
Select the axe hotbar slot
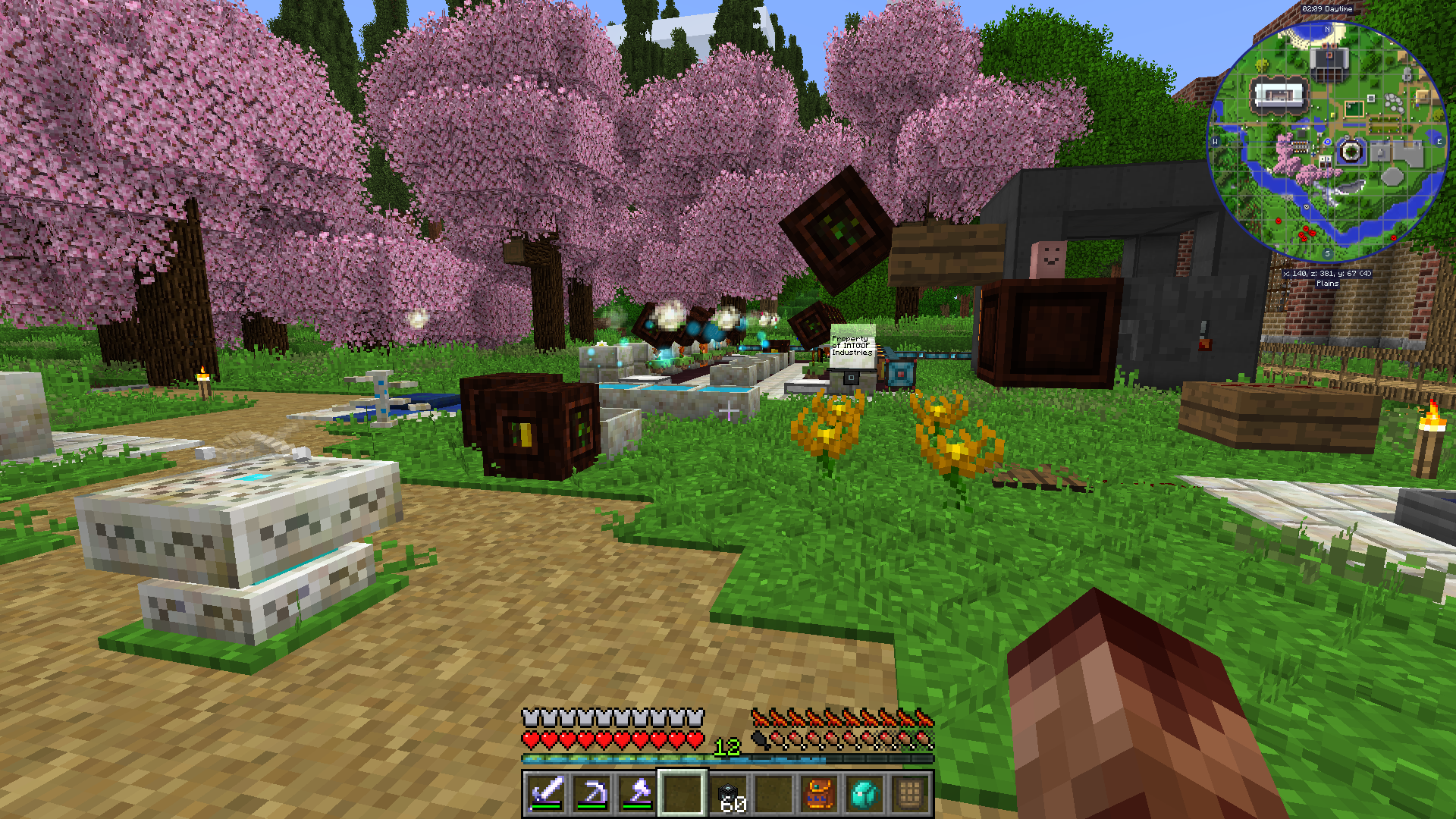[x=637, y=794]
